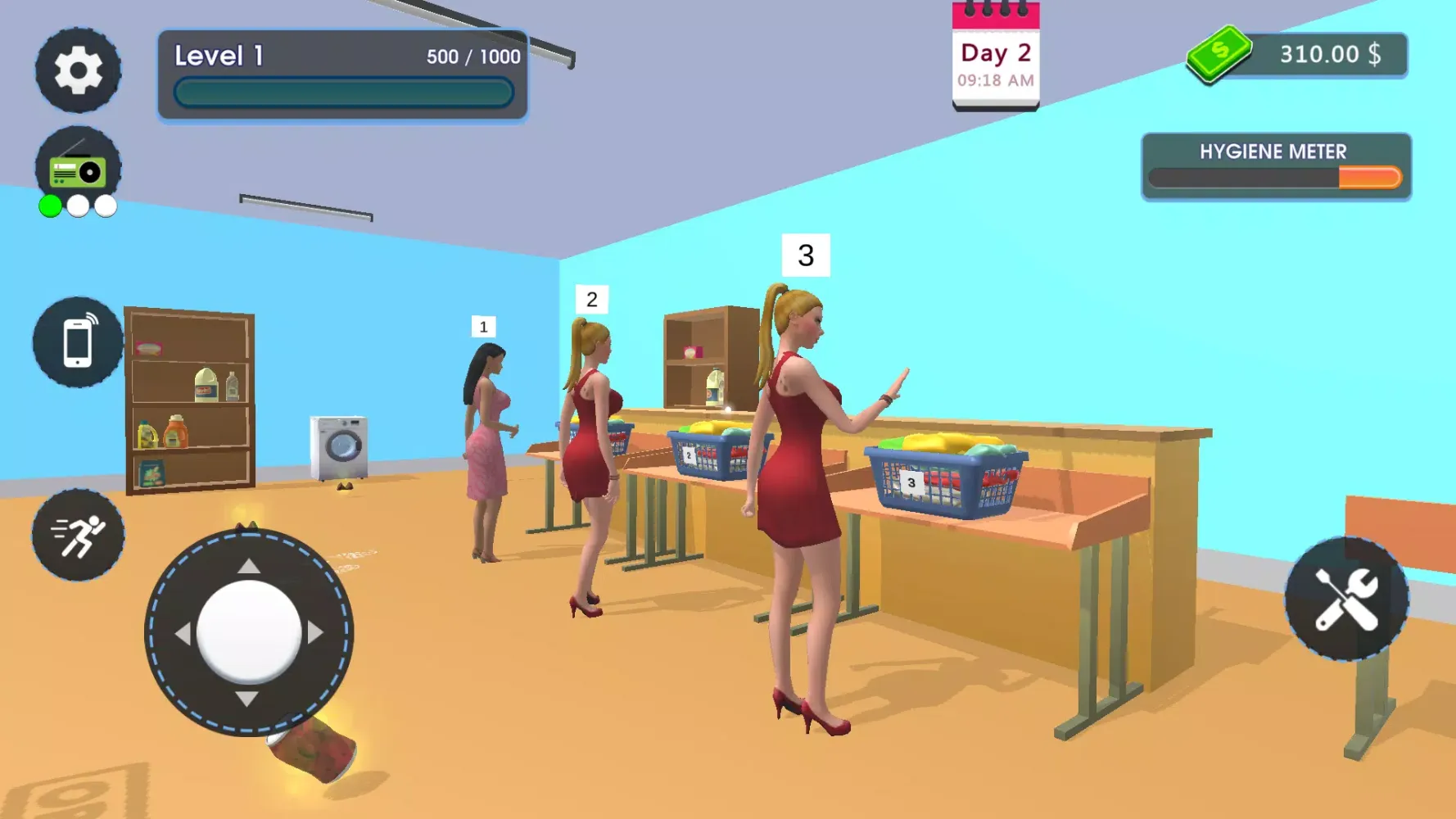This screenshot has width=1456, height=819.
Task: Tap the Level 1 progress bar
Action: tap(342, 93)
